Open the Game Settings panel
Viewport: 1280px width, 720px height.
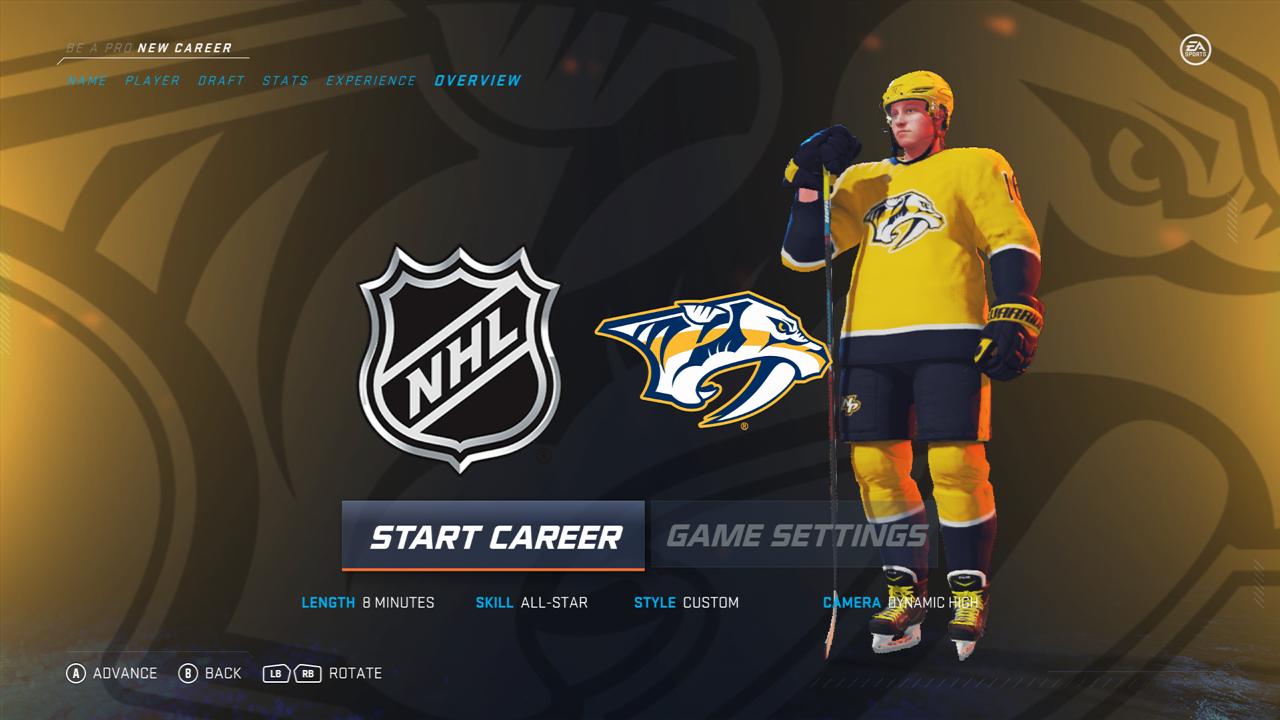(x=796, y=537)
